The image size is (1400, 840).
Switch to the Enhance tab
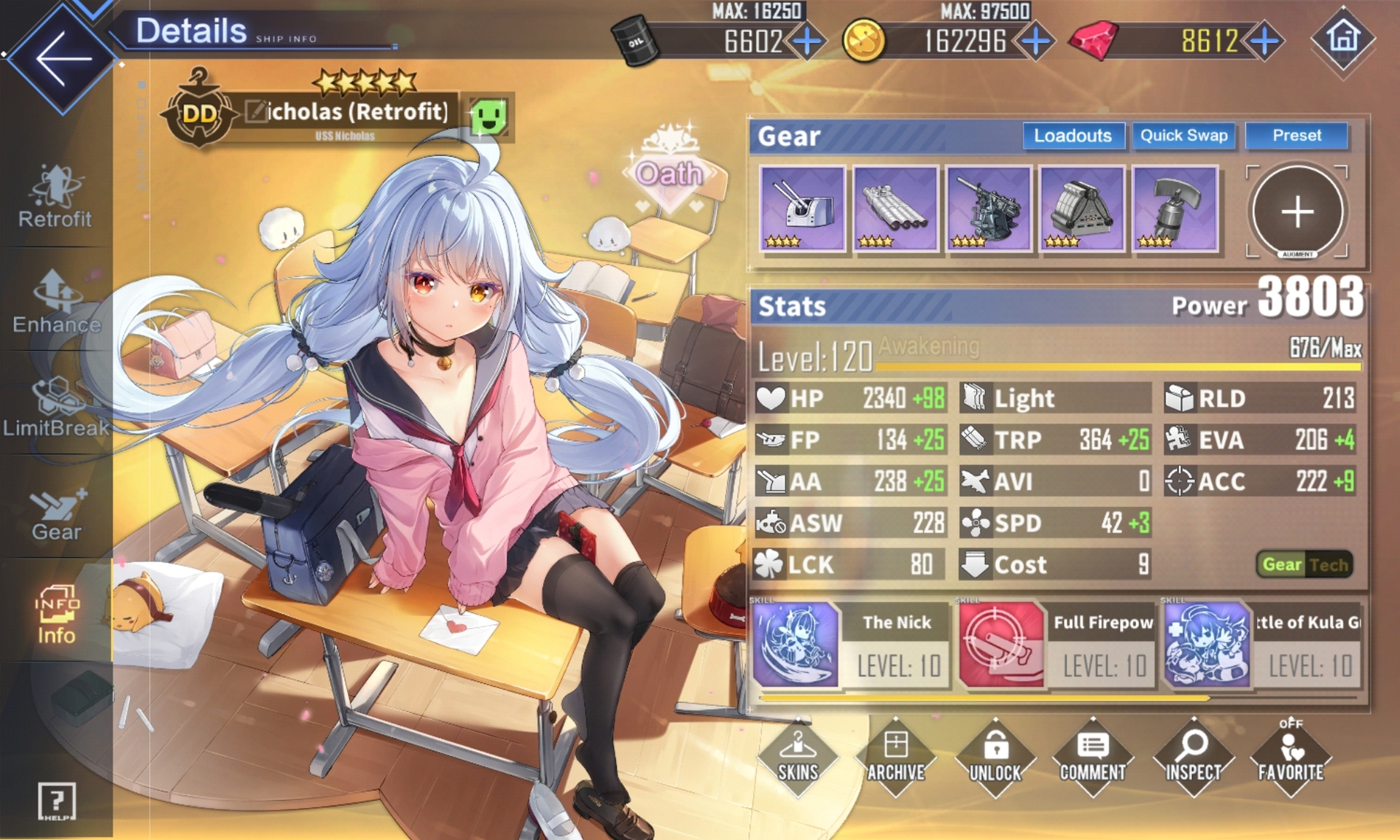56,302
